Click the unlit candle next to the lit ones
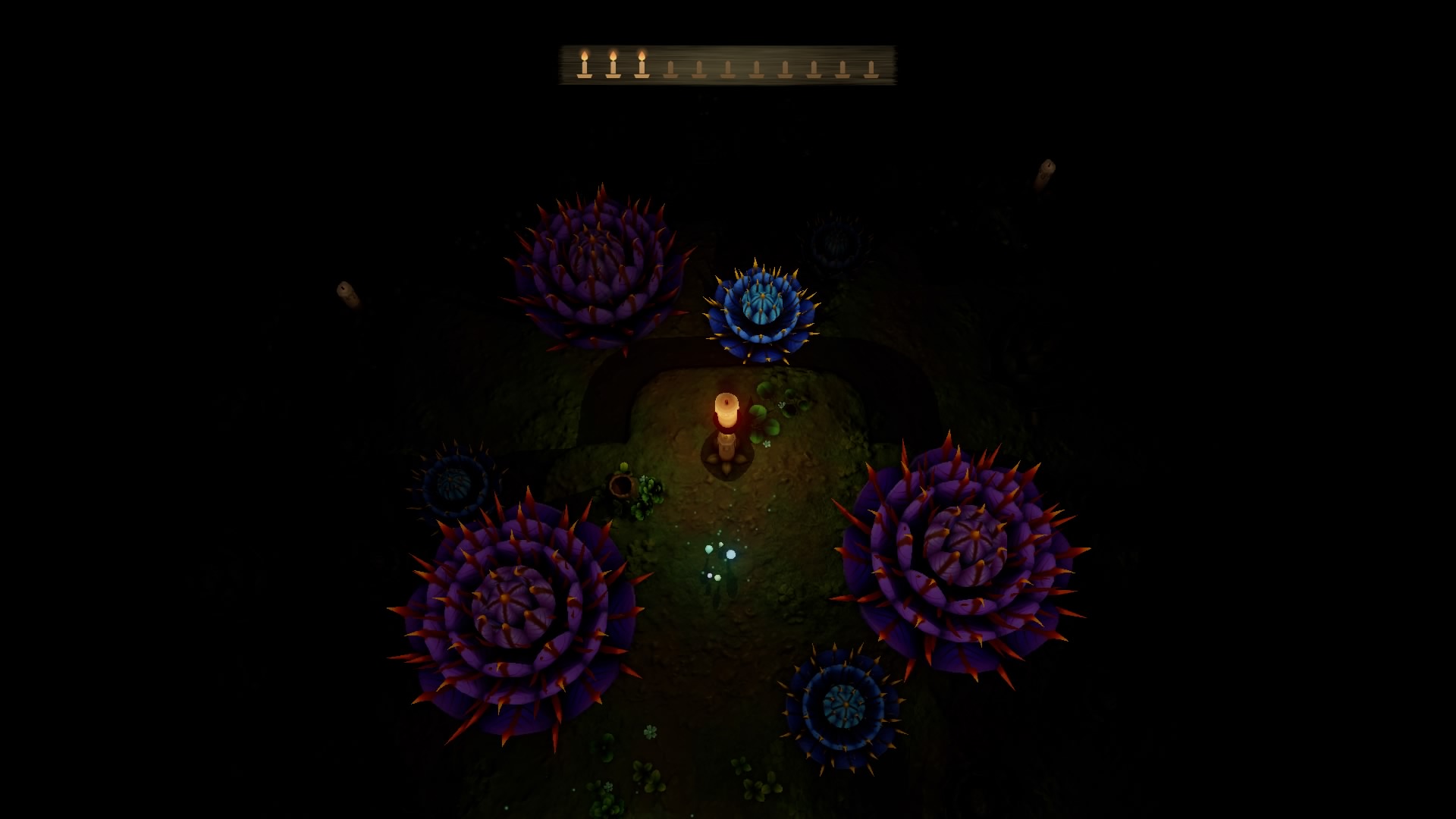 point(670,70)
